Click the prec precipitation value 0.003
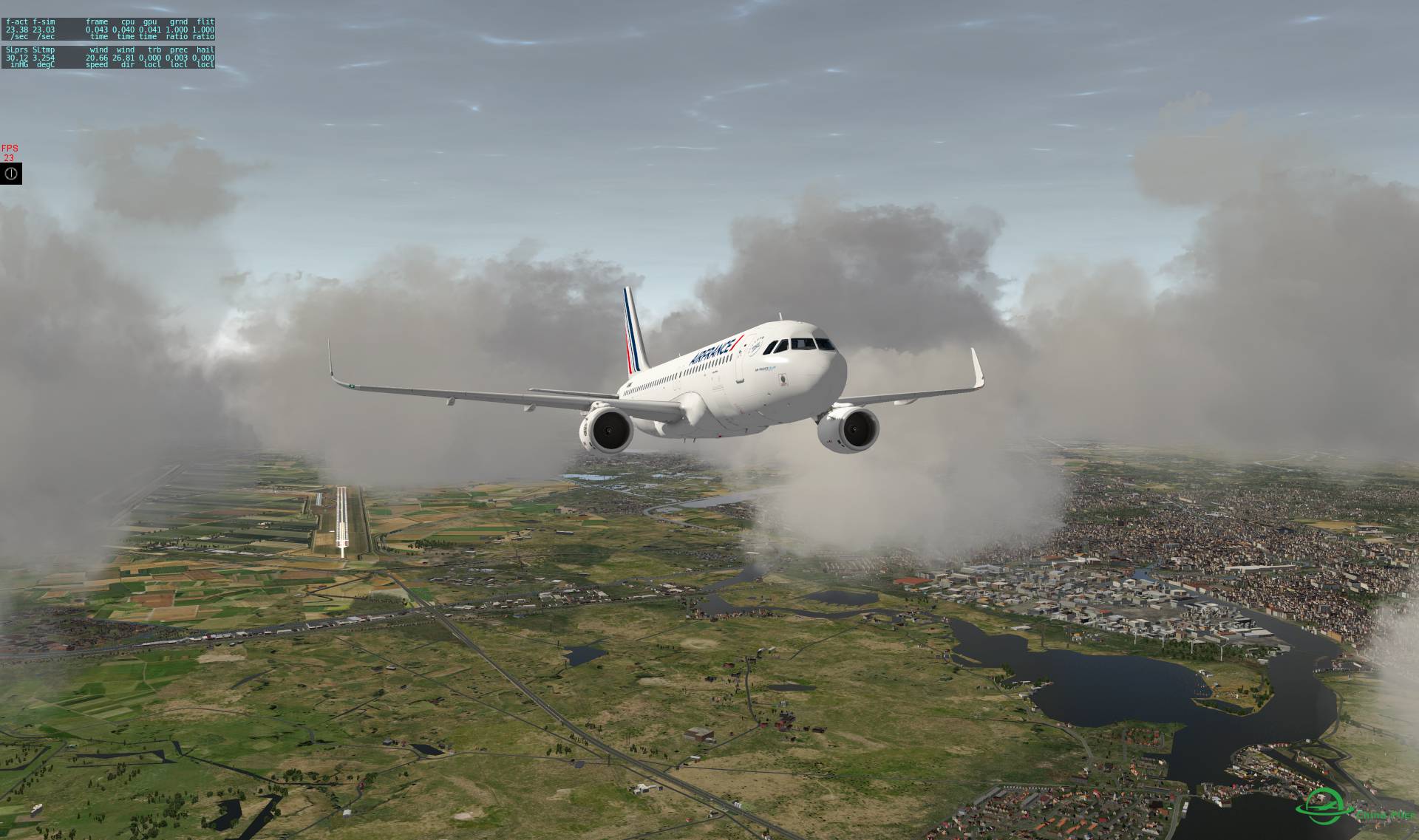Viewport: 1419px width, 840px height. pos(177,58)
